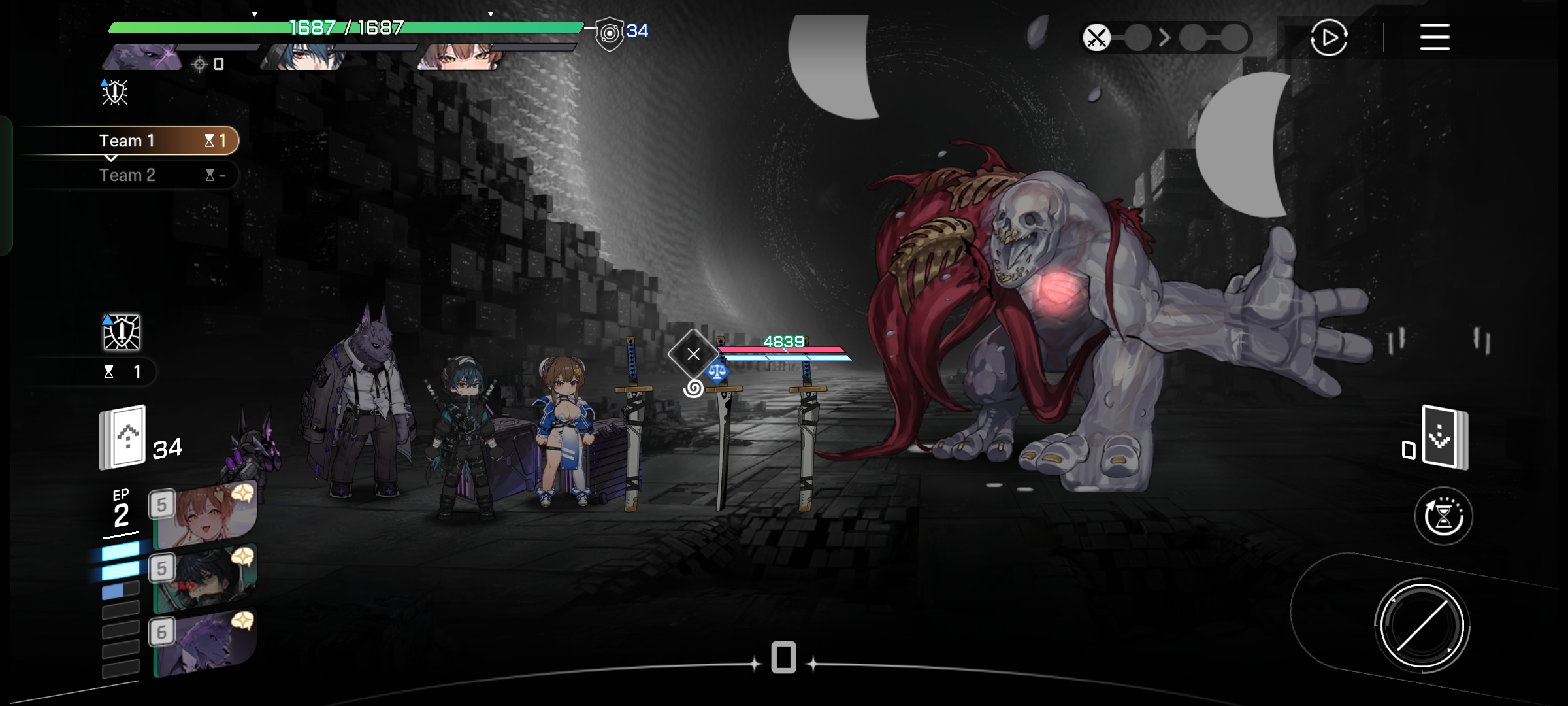Image resolution: width=1568 pixels, height=706 pixels.
Task: Select the brown-haired girl portrait
Action: point(461,58)
